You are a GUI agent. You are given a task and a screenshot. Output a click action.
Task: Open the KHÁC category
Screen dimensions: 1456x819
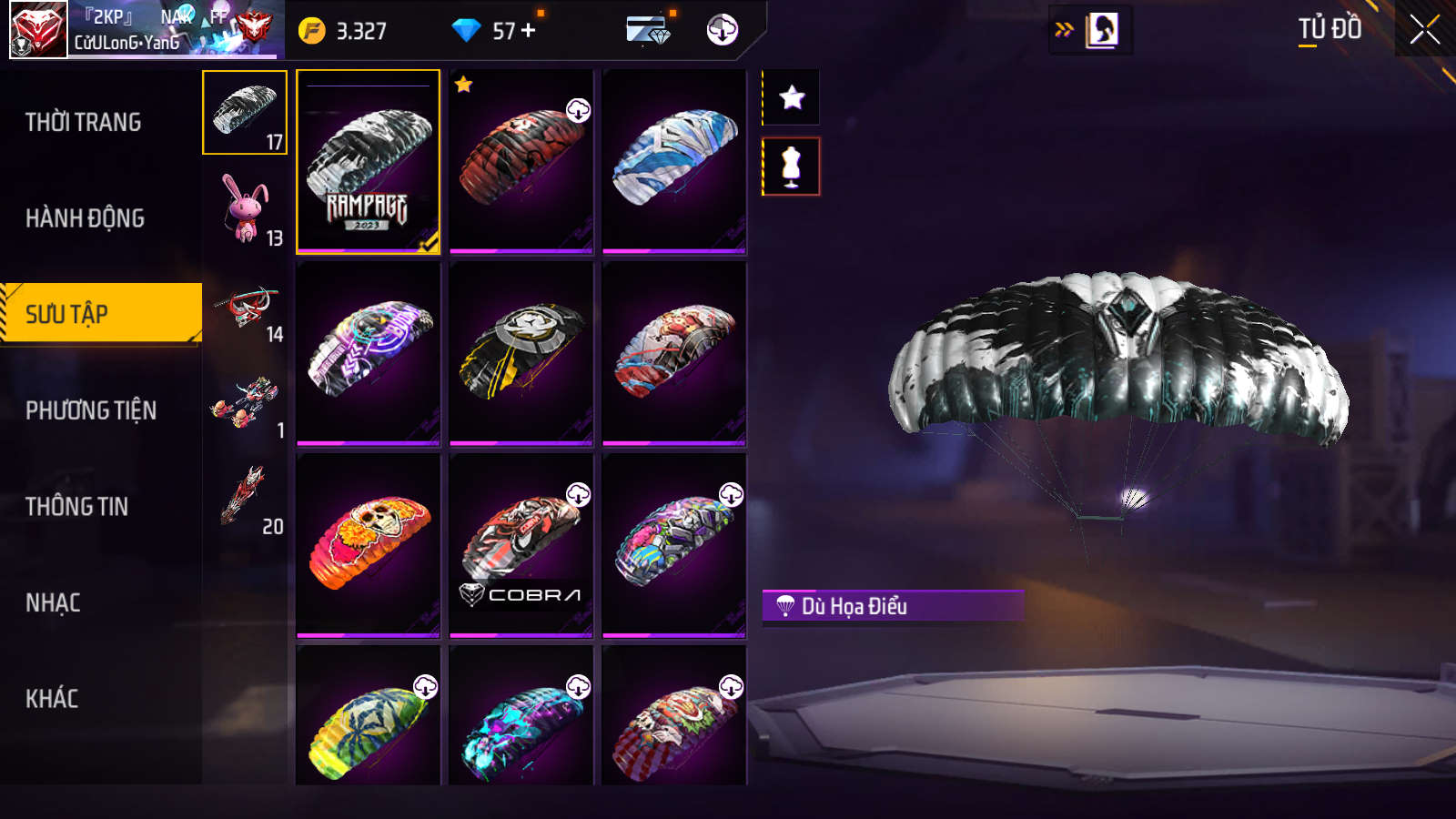pyautogui.click(x=53, y=699)
